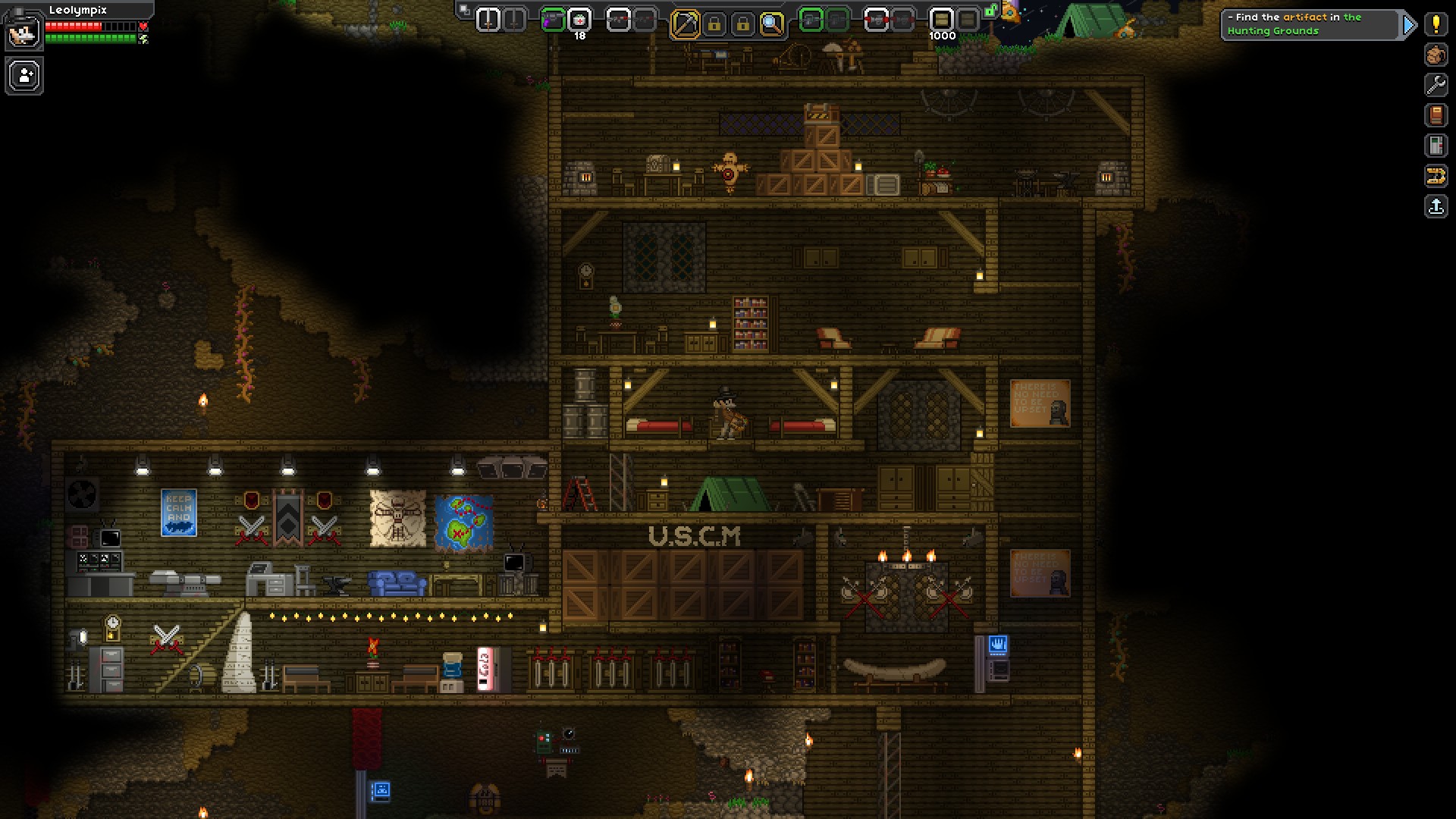Click the padlocked hotbar slot
This screenshot has width=1456, height=819.
pyautogui.click(x=714, y=20)
